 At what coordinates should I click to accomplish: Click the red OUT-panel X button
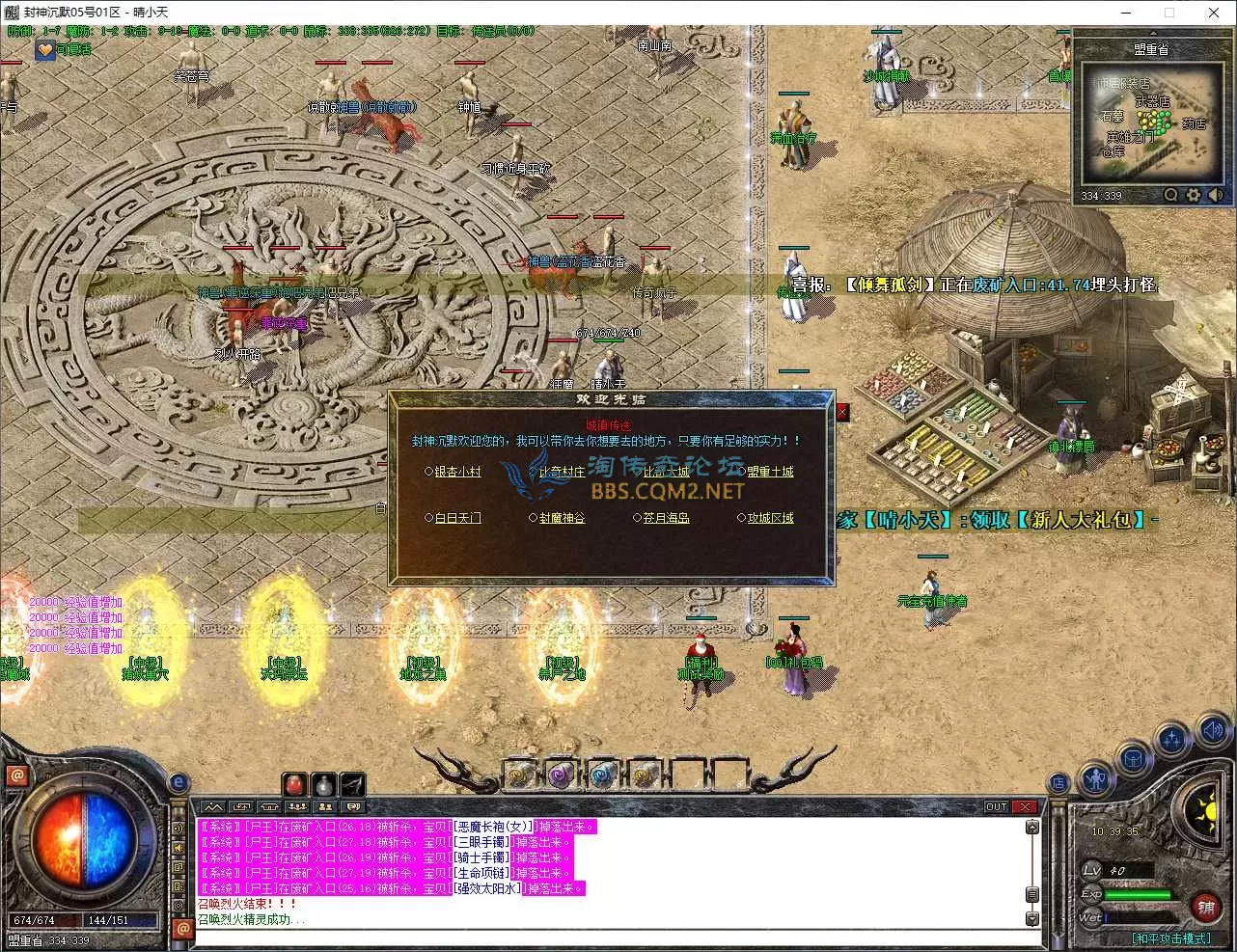(1025, 806)
